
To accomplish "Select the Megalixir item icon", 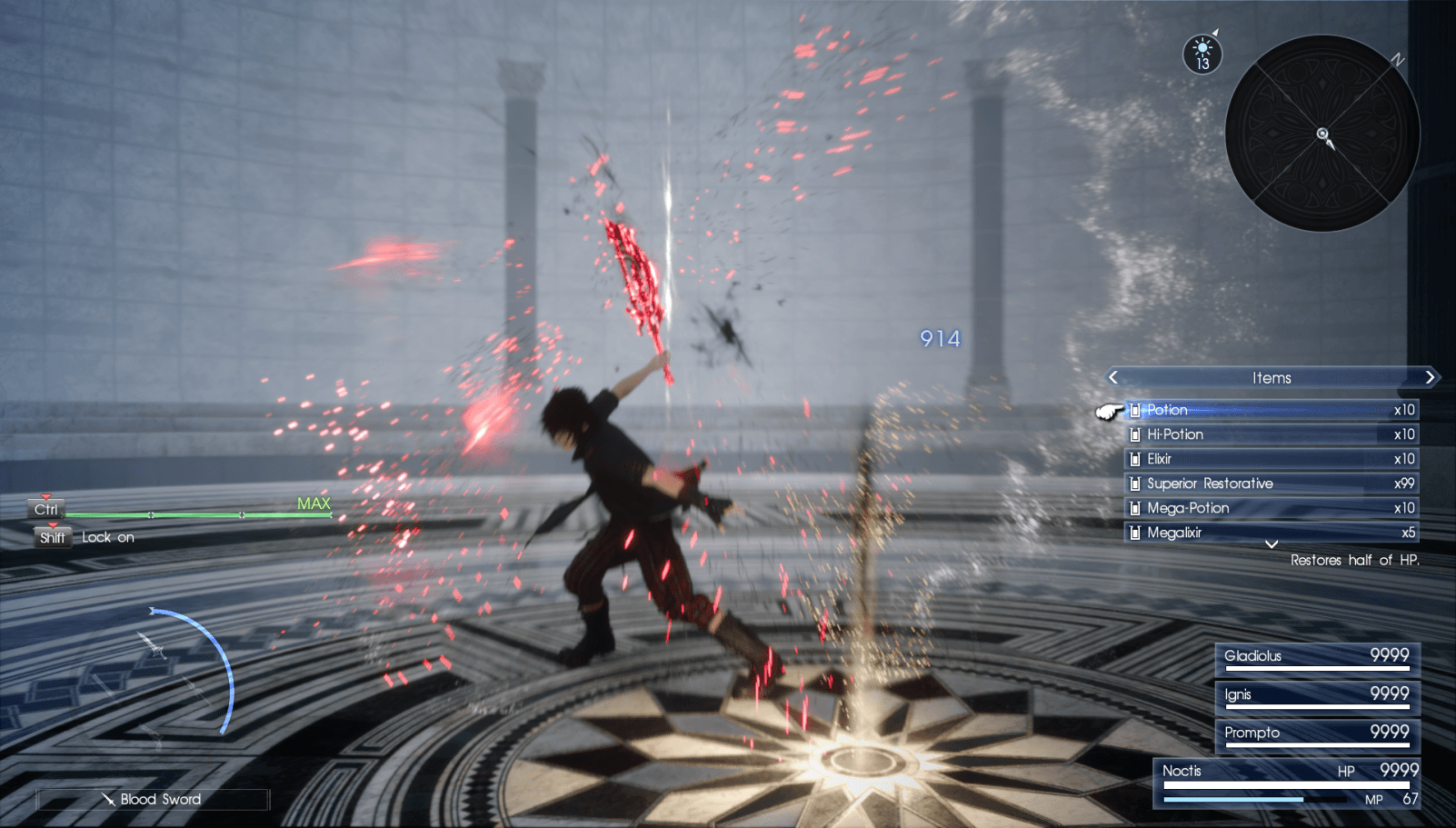I will [x=1135, y=533].
